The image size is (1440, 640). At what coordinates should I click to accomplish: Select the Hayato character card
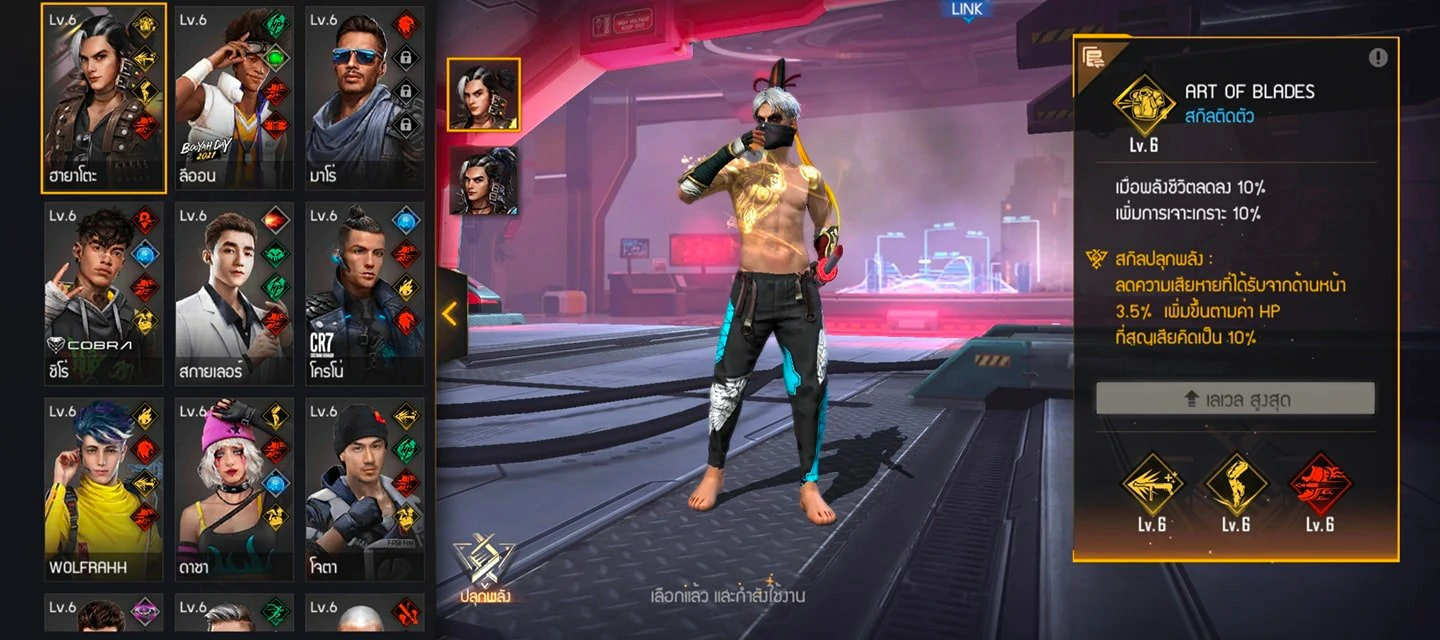pyautogui.click(x=103, y=98)
